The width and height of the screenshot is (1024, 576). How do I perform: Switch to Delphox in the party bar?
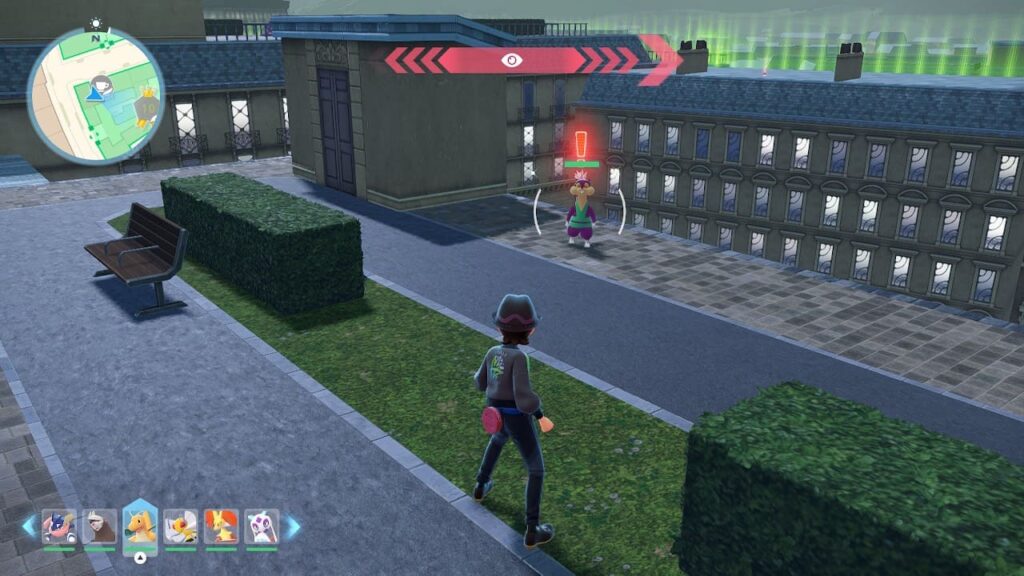[221, 526]
